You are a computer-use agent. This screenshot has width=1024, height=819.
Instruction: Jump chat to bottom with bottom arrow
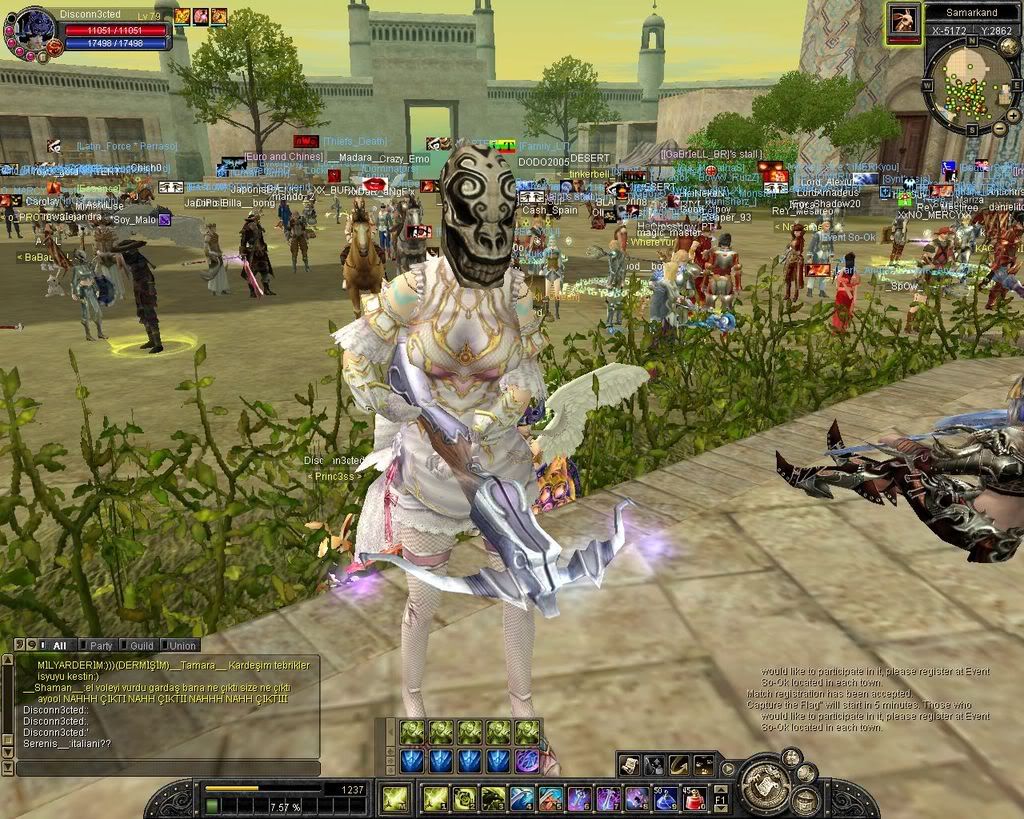coord(7,767)
